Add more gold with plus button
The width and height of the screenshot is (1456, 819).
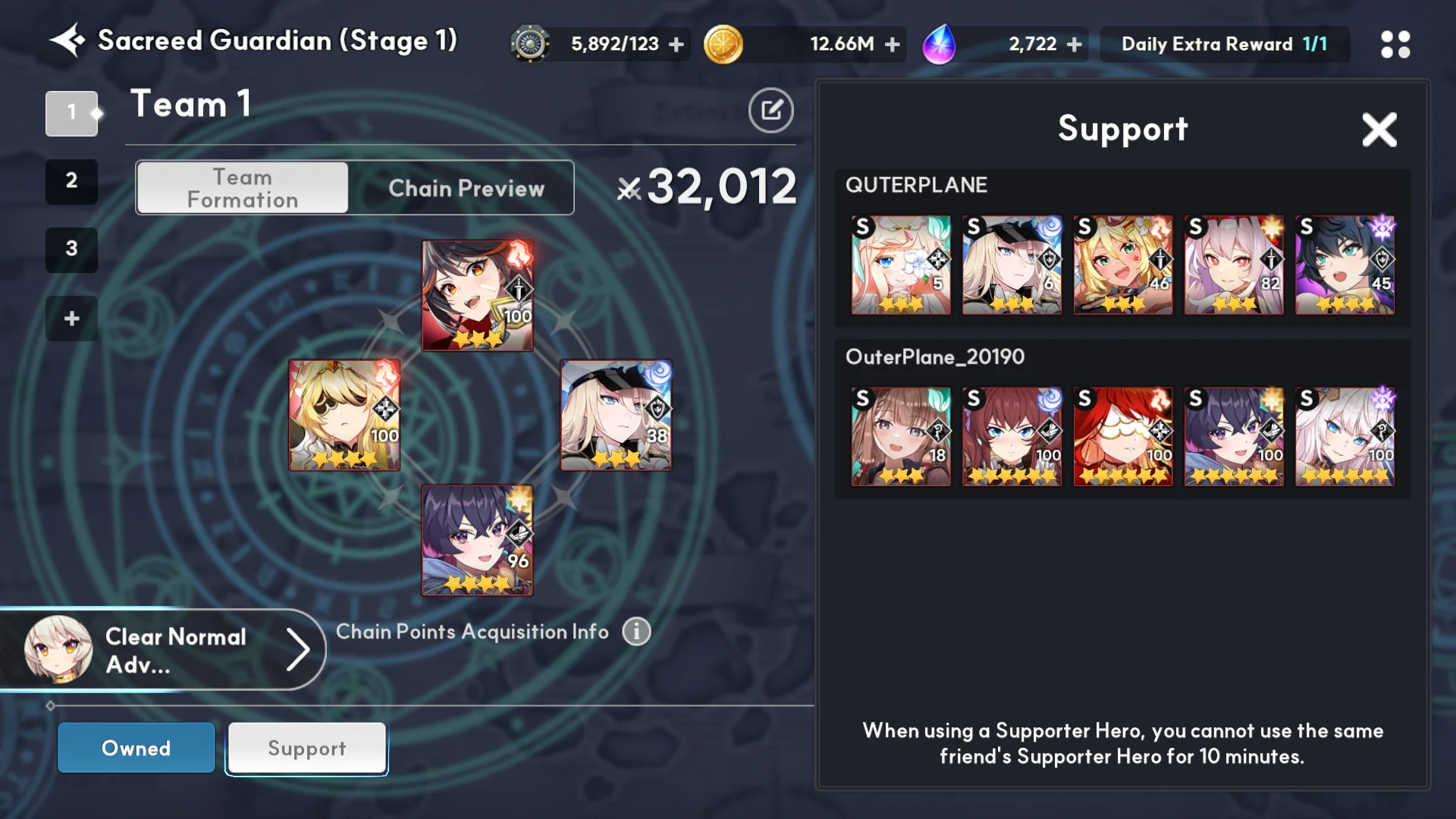tap(893, 45)
